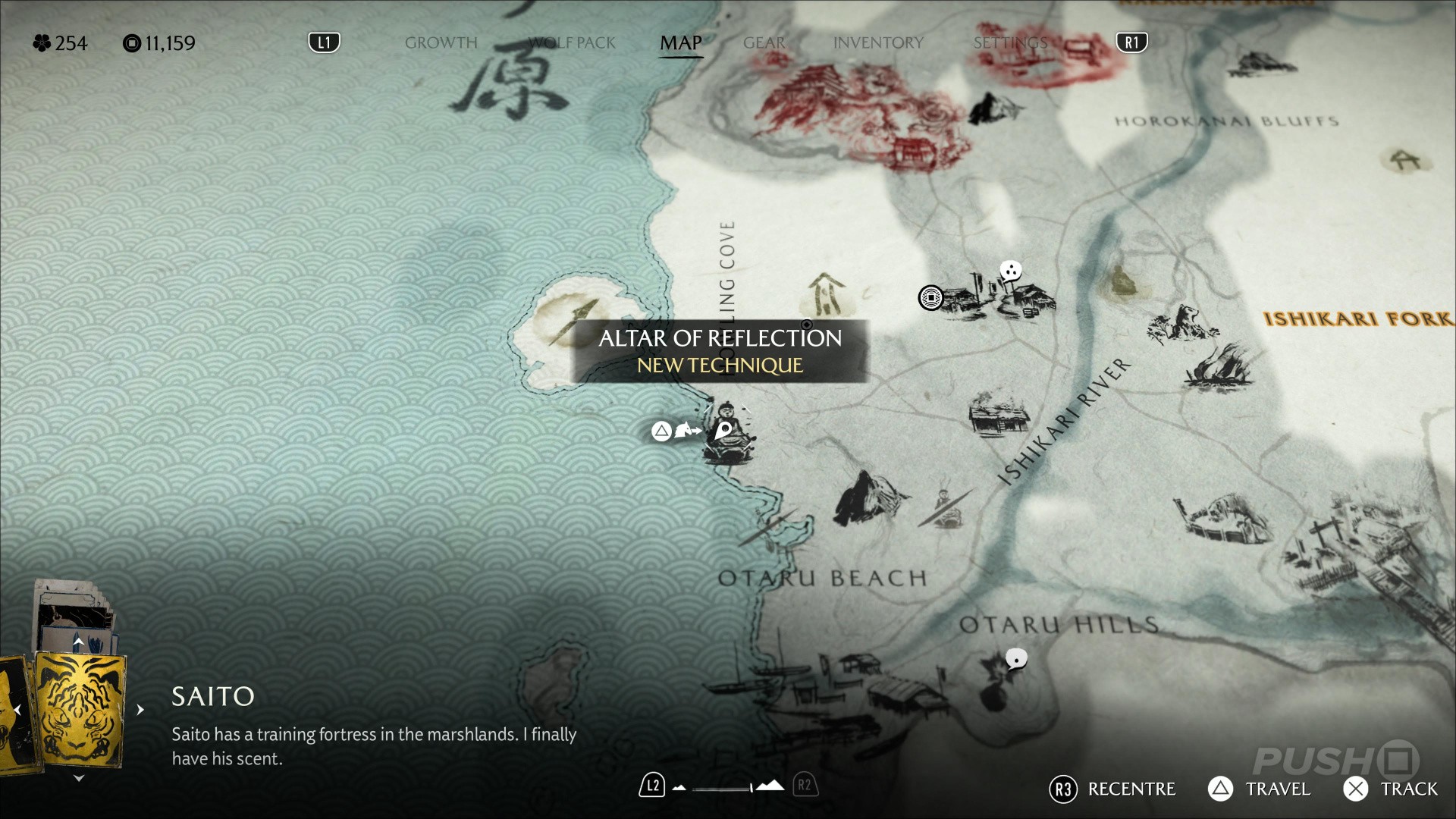This screenshot has width=1456, height=819.
Task: Switch to the Settings tab
Action: pyautogui.click(x=1010, y=43)
